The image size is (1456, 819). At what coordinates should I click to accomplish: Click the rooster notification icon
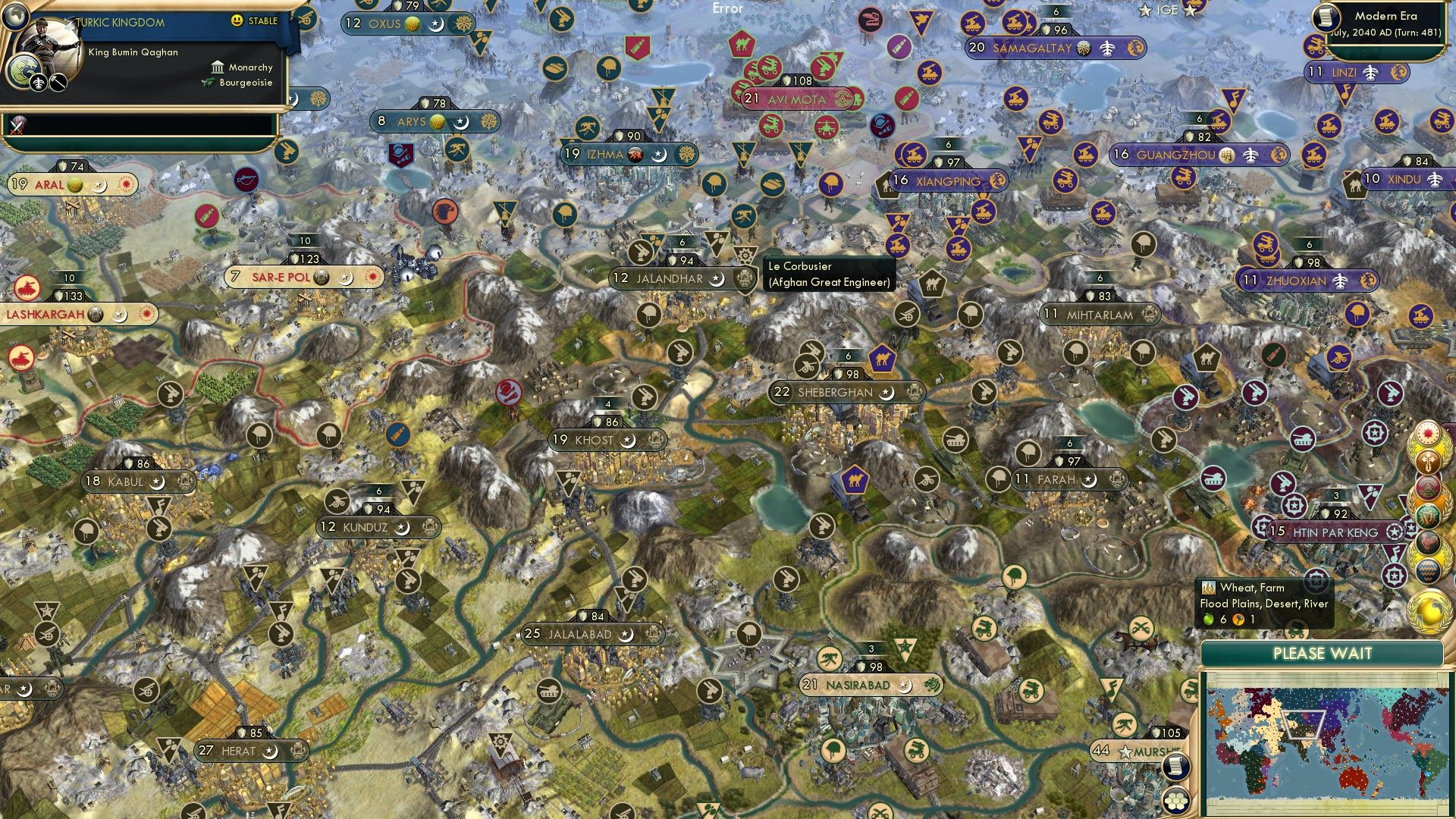pos(1426,541)
